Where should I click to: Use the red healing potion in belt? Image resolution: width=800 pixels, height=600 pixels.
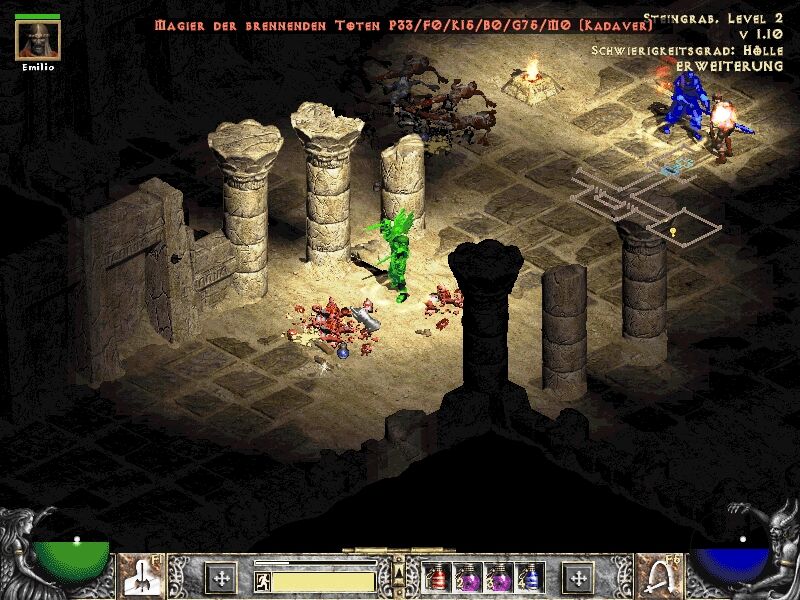pyautogui.click(x=437, y=577)
